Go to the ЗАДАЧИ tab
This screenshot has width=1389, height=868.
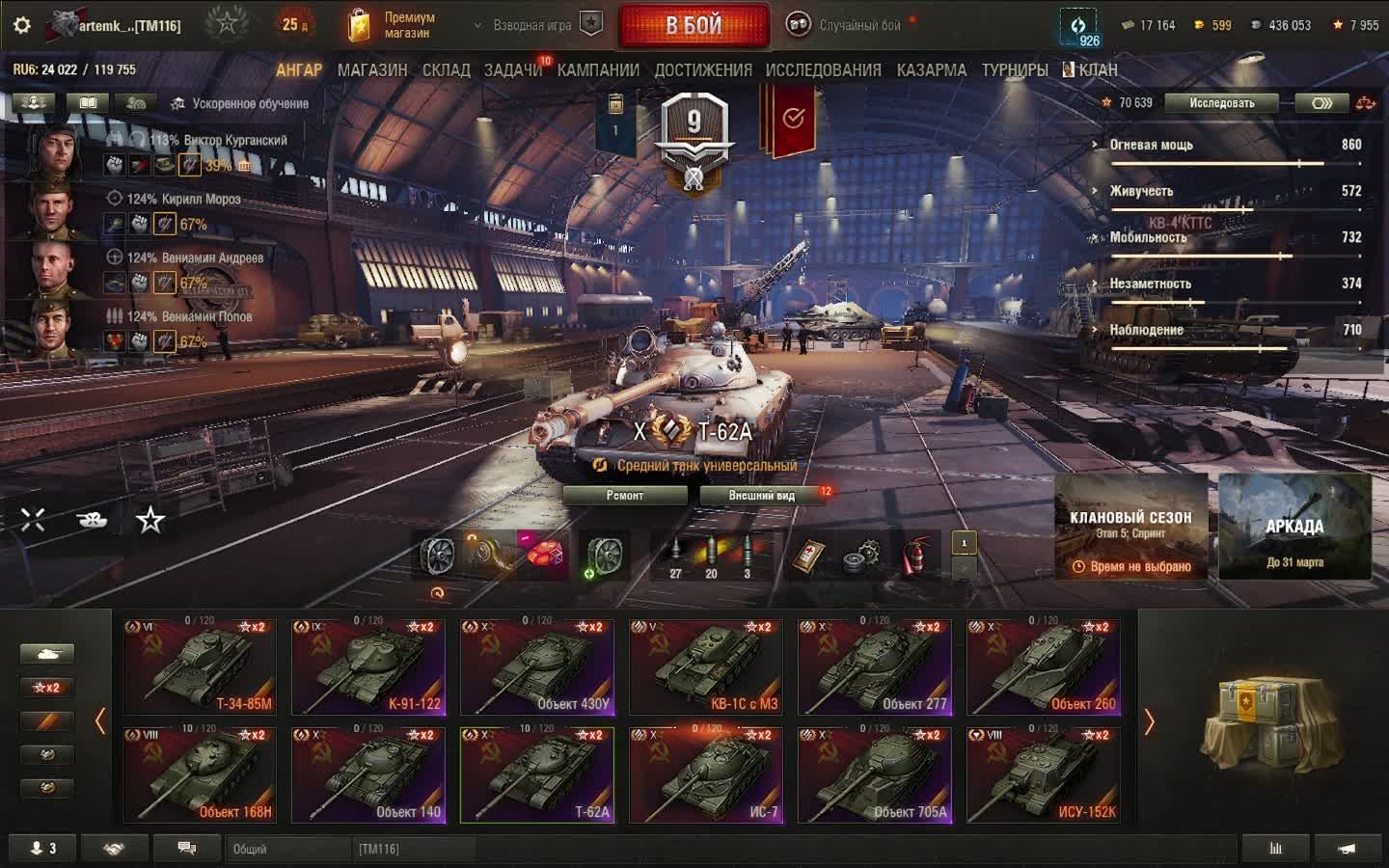(x=512, y=70)
